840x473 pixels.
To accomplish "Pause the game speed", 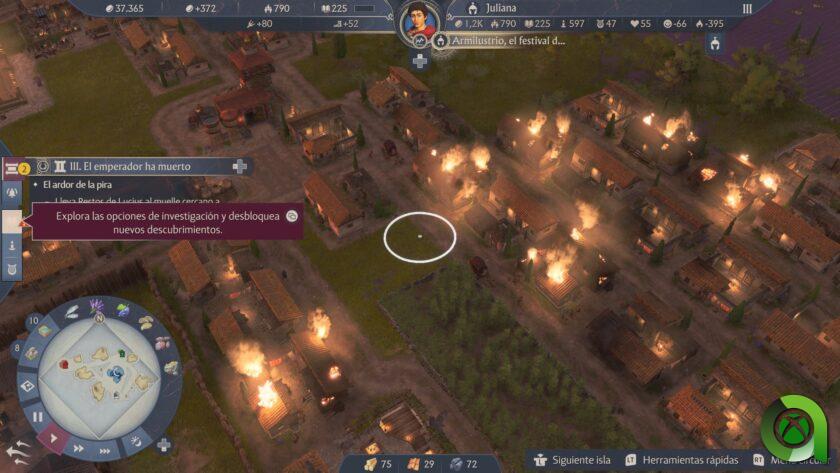I will pyautogui.click(x=38, y=416).
